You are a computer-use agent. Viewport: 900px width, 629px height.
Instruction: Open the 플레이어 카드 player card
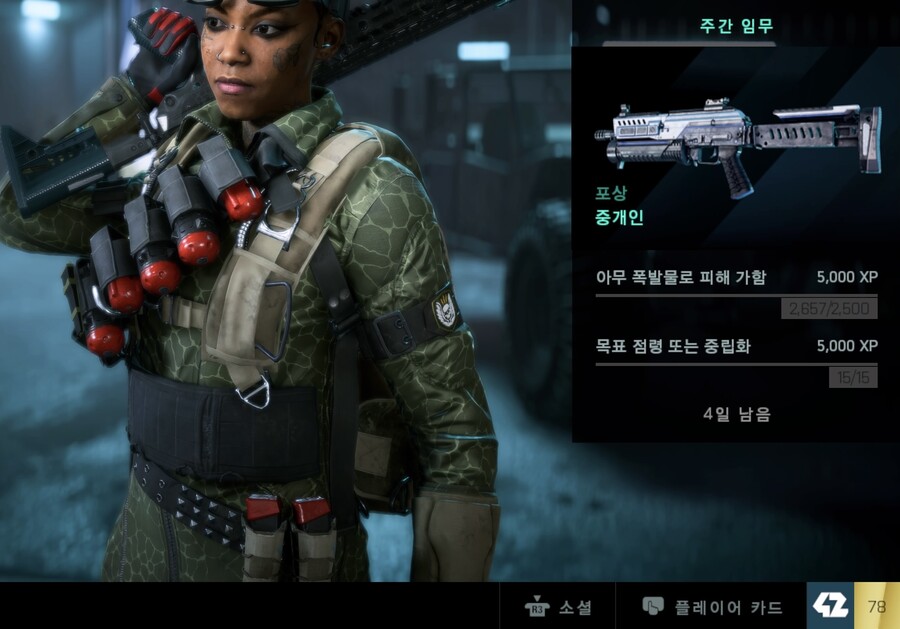click(712, 607)
